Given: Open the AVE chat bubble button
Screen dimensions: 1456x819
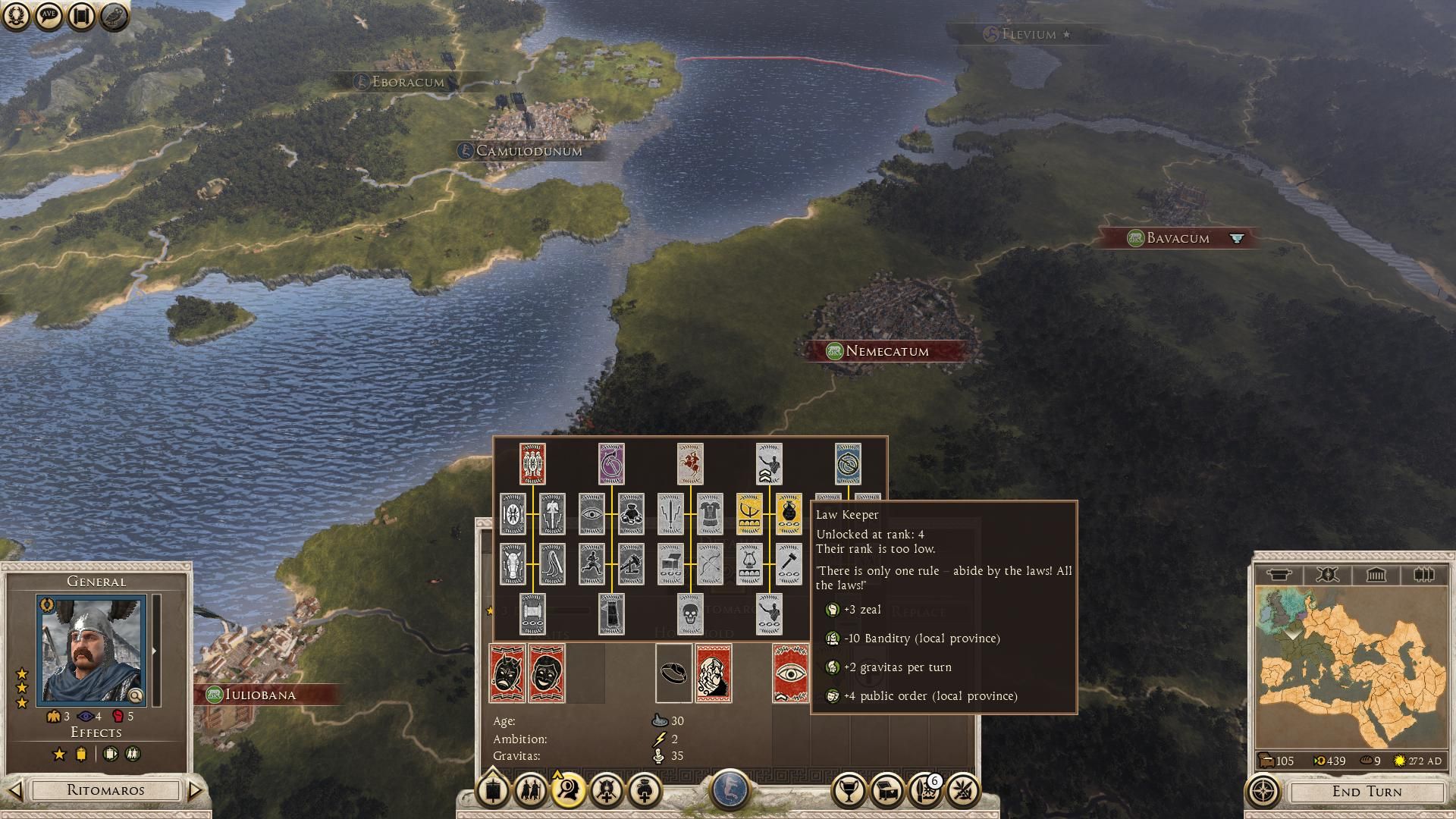Looking at the screenshot, I should pos(48,17).
